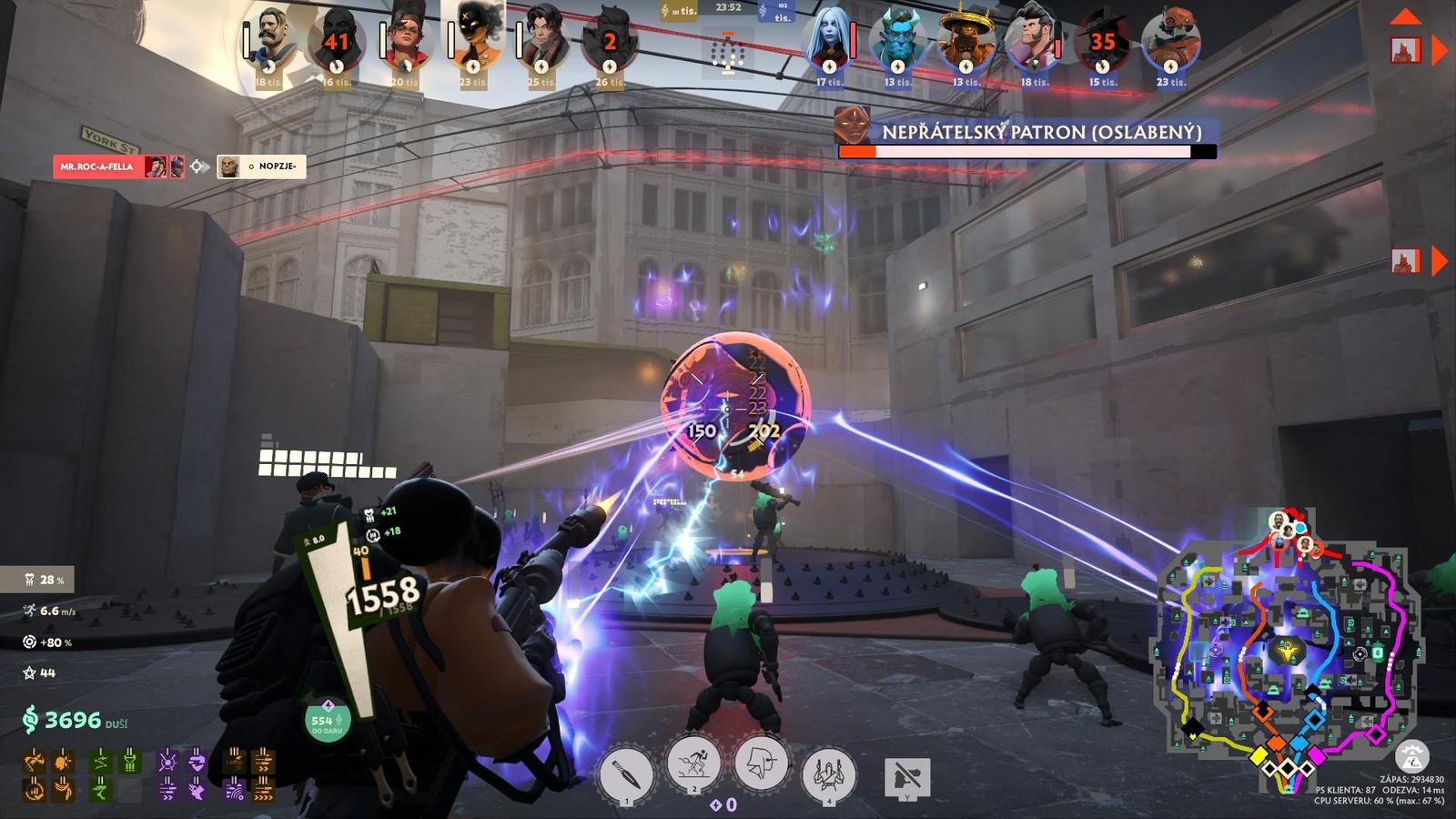Activate the running figure ability in slot 2

(693, 764)
